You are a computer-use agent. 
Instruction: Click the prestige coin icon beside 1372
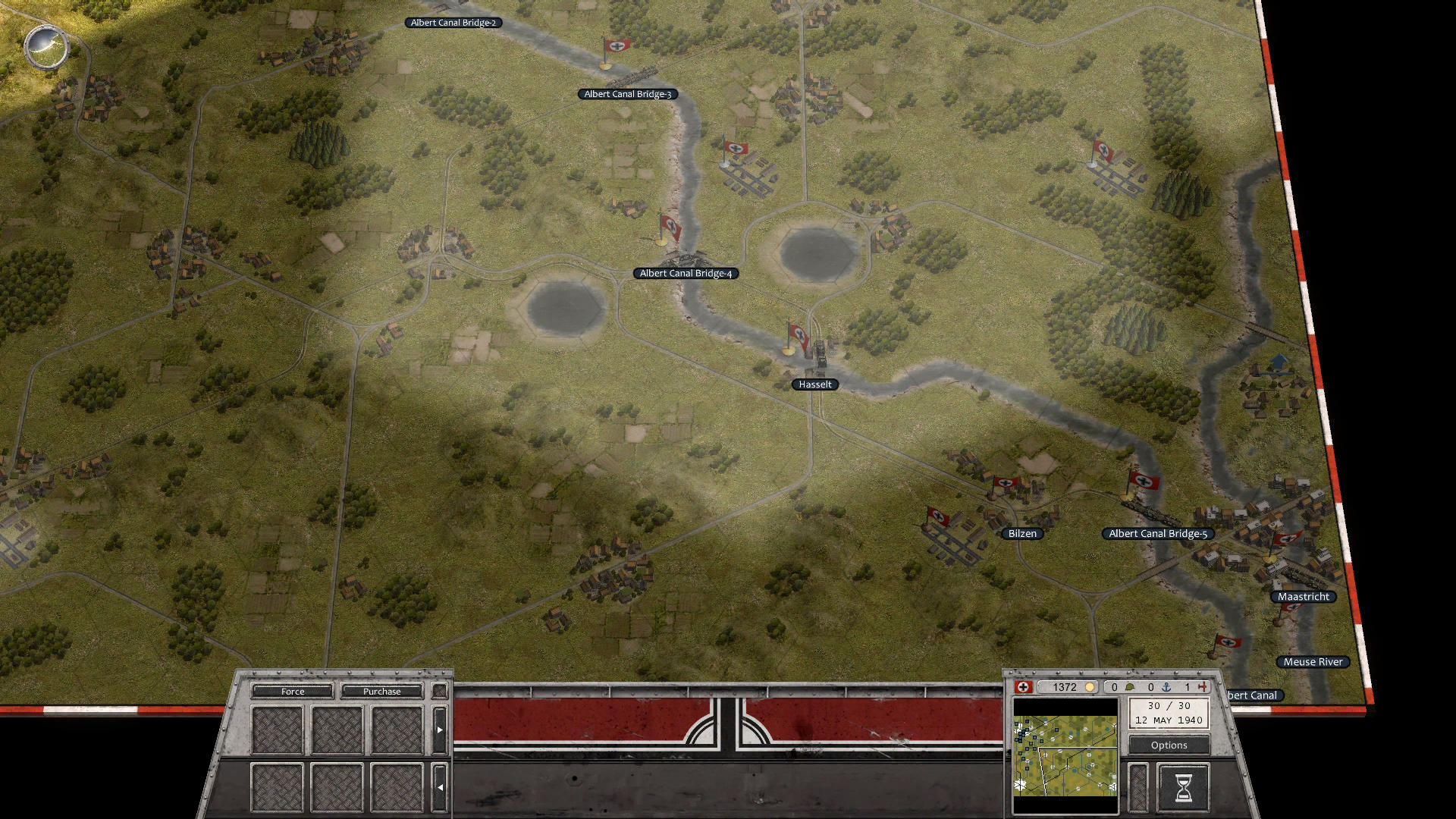1090,687
